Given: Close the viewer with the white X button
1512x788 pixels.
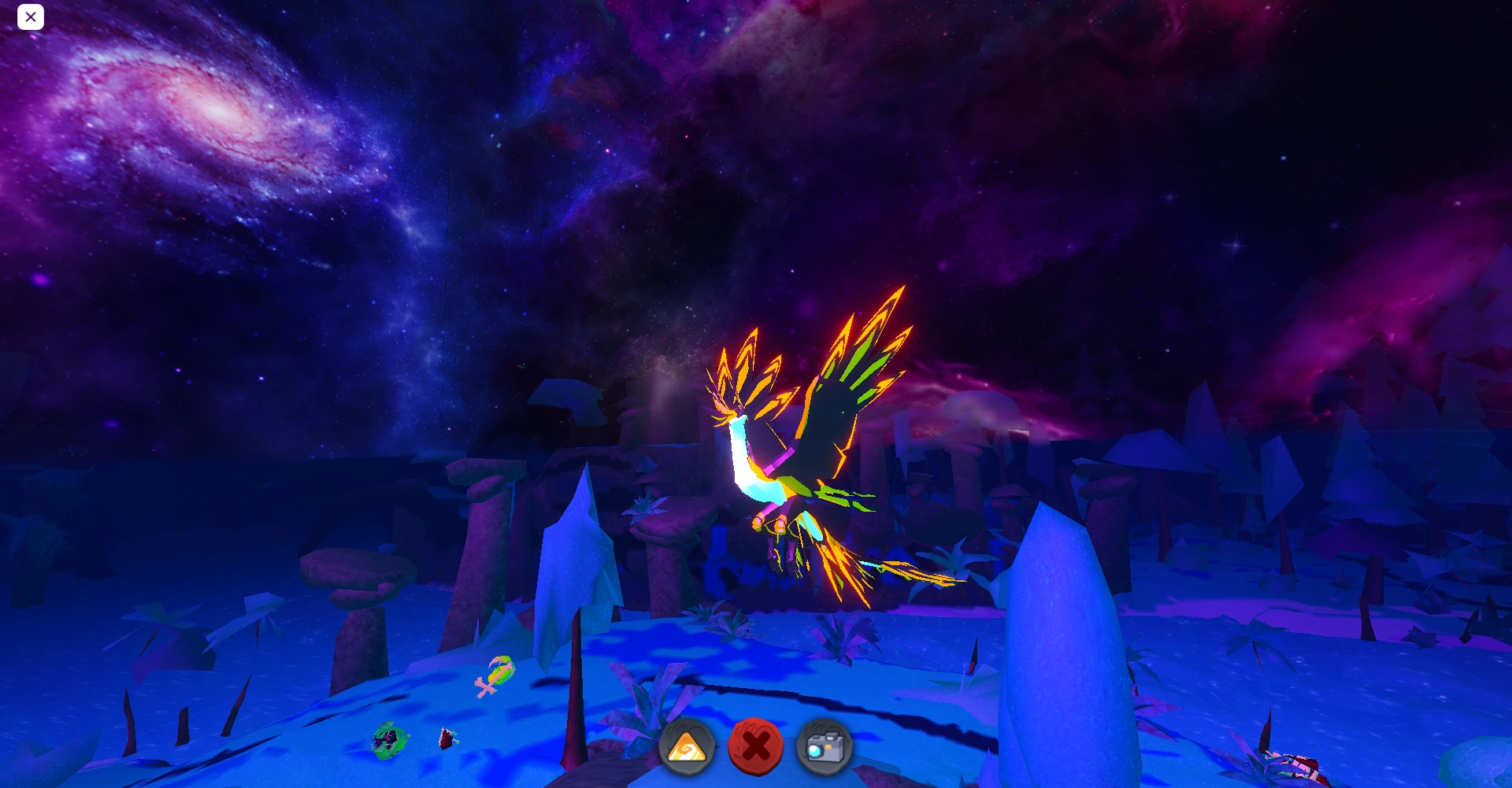Looking at the screenshot, I should [x=31, y=17].
